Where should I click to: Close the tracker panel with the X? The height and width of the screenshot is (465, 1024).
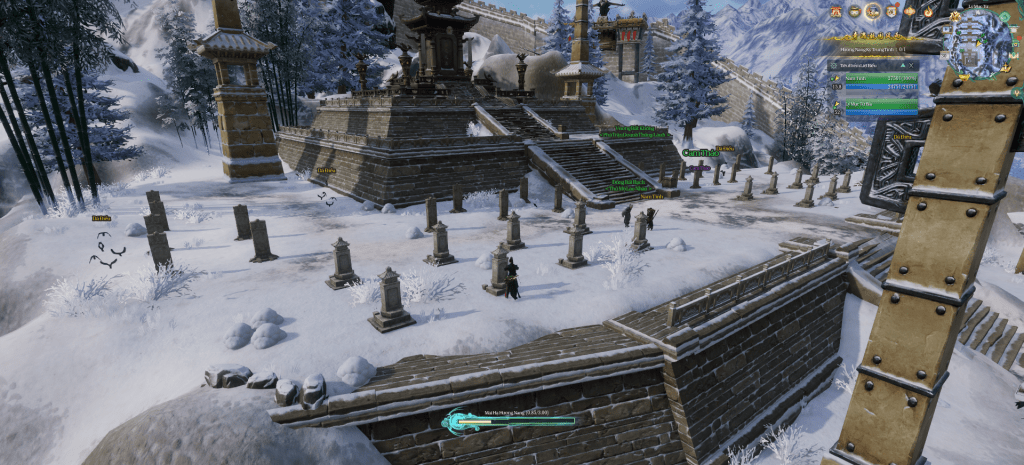(911, 65)
